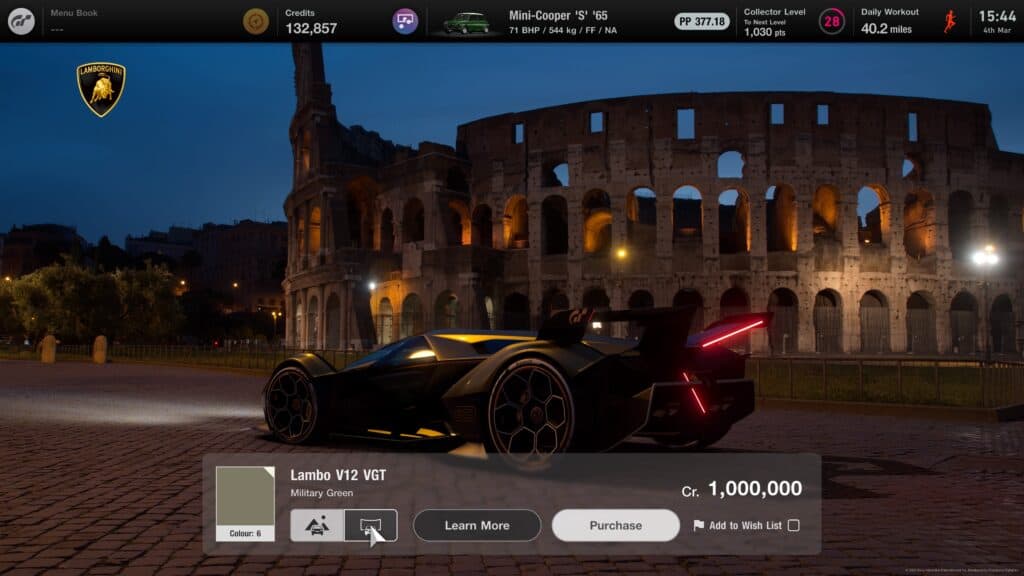Open the Menu Book panel
The width and height of the screenshot is (1024, 576).
pos(75,21)
